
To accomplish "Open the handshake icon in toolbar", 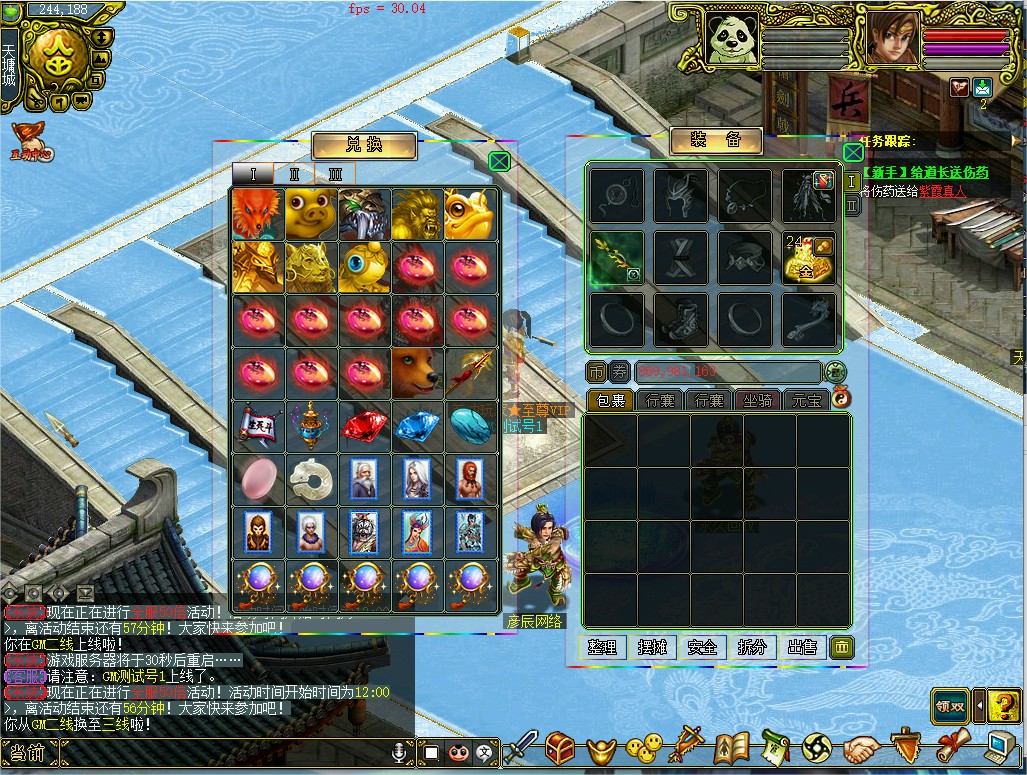I will 860,748.
